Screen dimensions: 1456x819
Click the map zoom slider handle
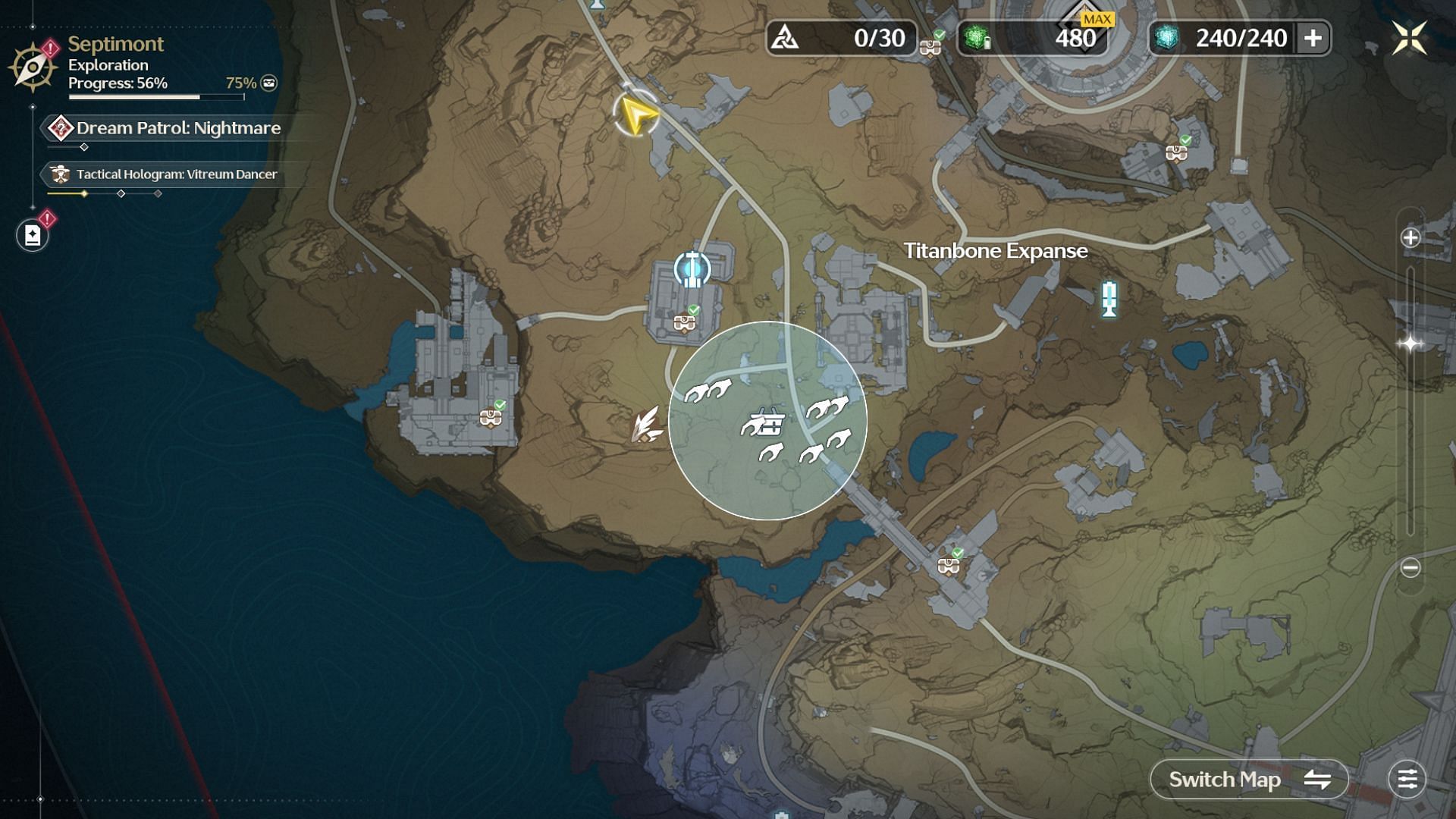1410,344
